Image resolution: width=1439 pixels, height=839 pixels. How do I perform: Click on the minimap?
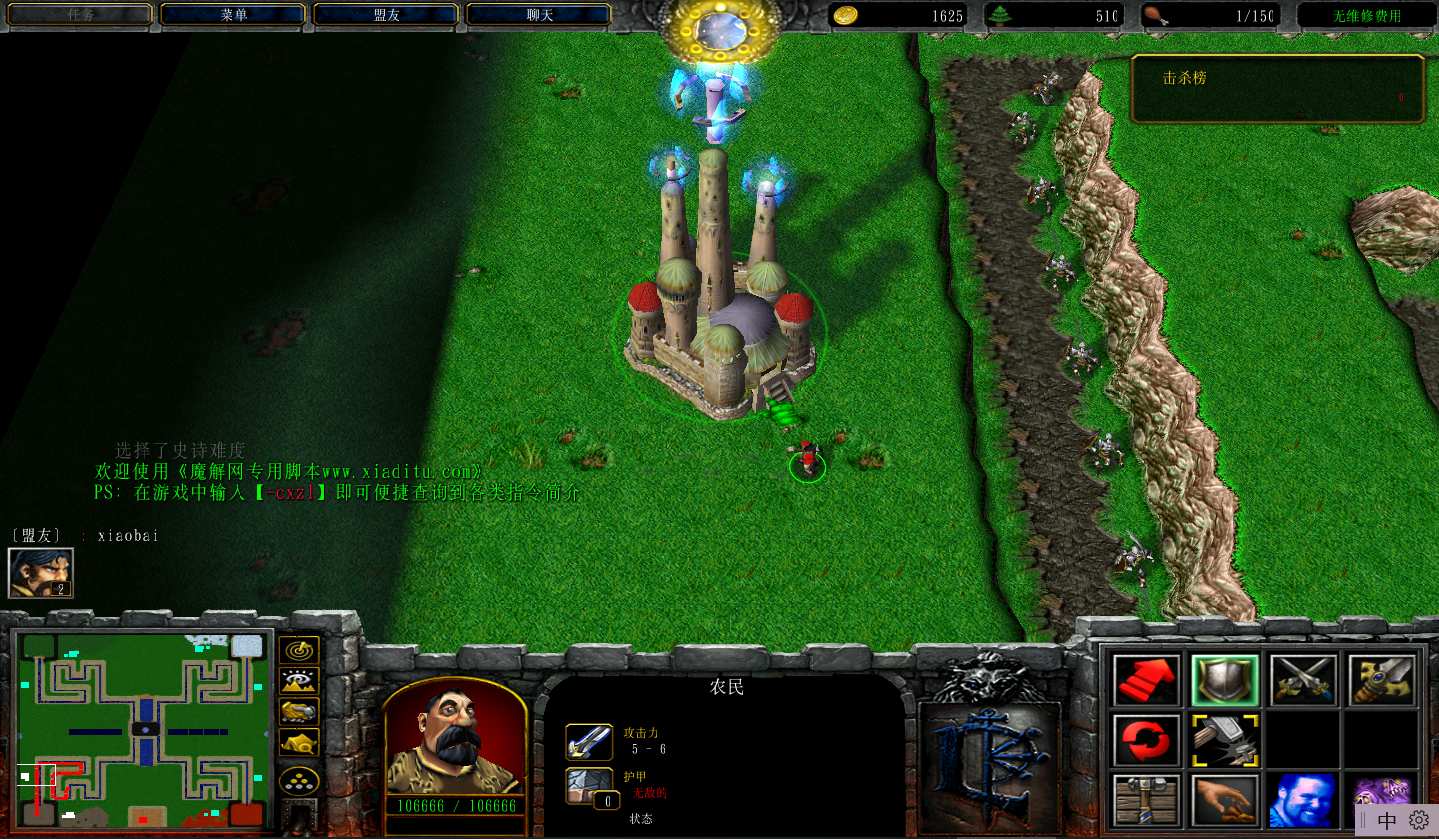[x=143, y=730]
